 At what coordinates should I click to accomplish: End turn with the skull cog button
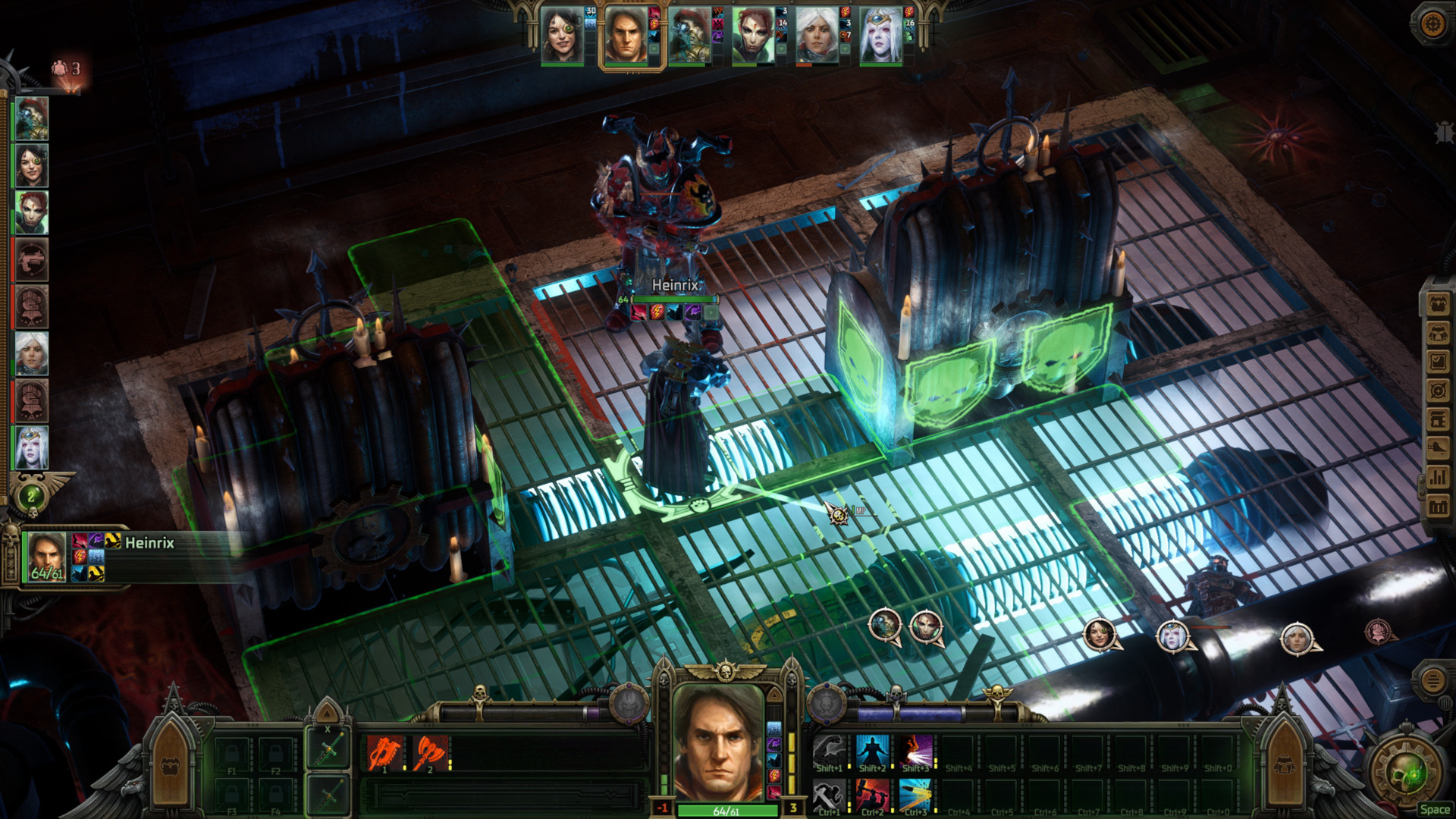(1409, 773)
